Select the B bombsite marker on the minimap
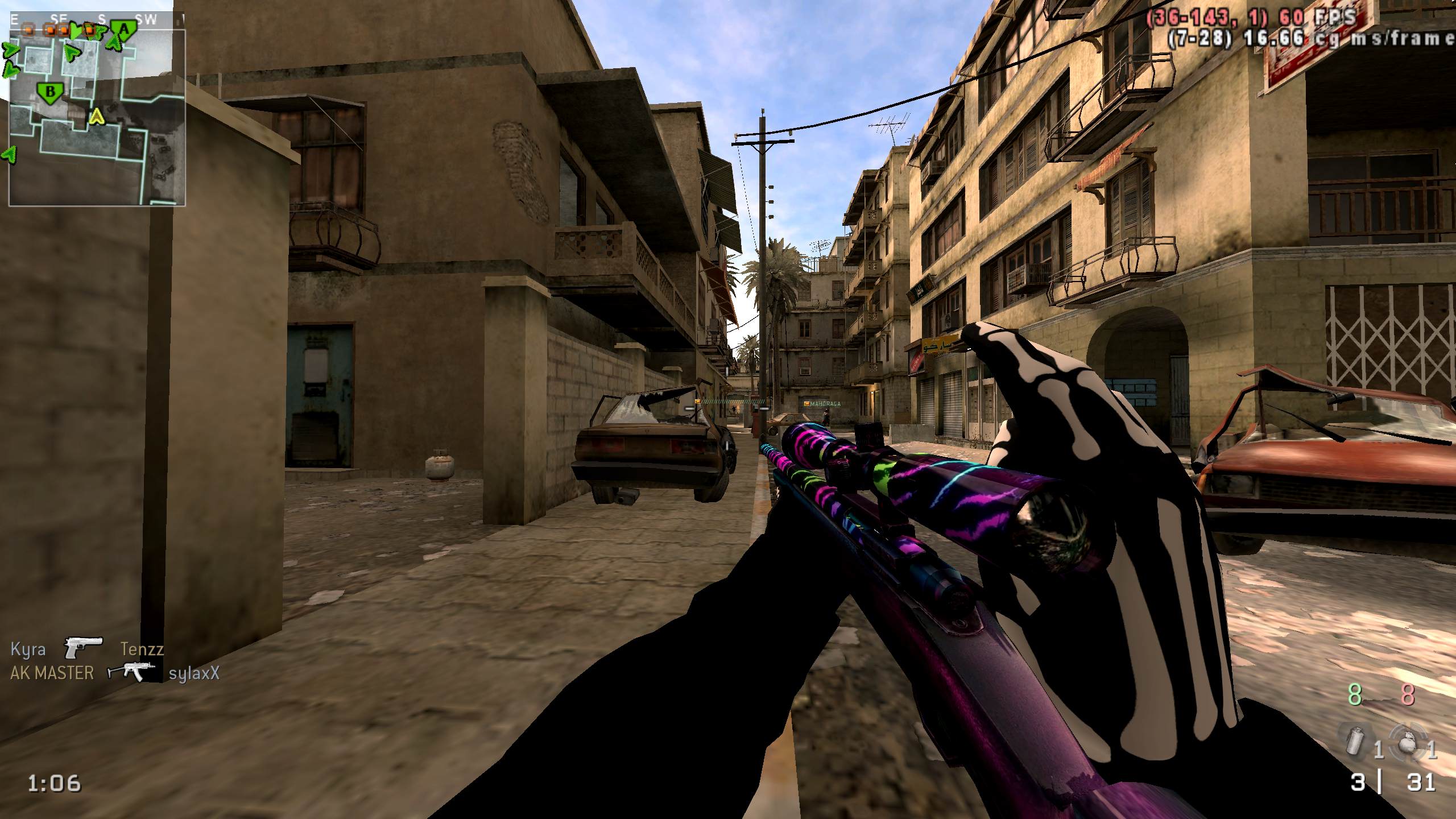 pos(51,92)
